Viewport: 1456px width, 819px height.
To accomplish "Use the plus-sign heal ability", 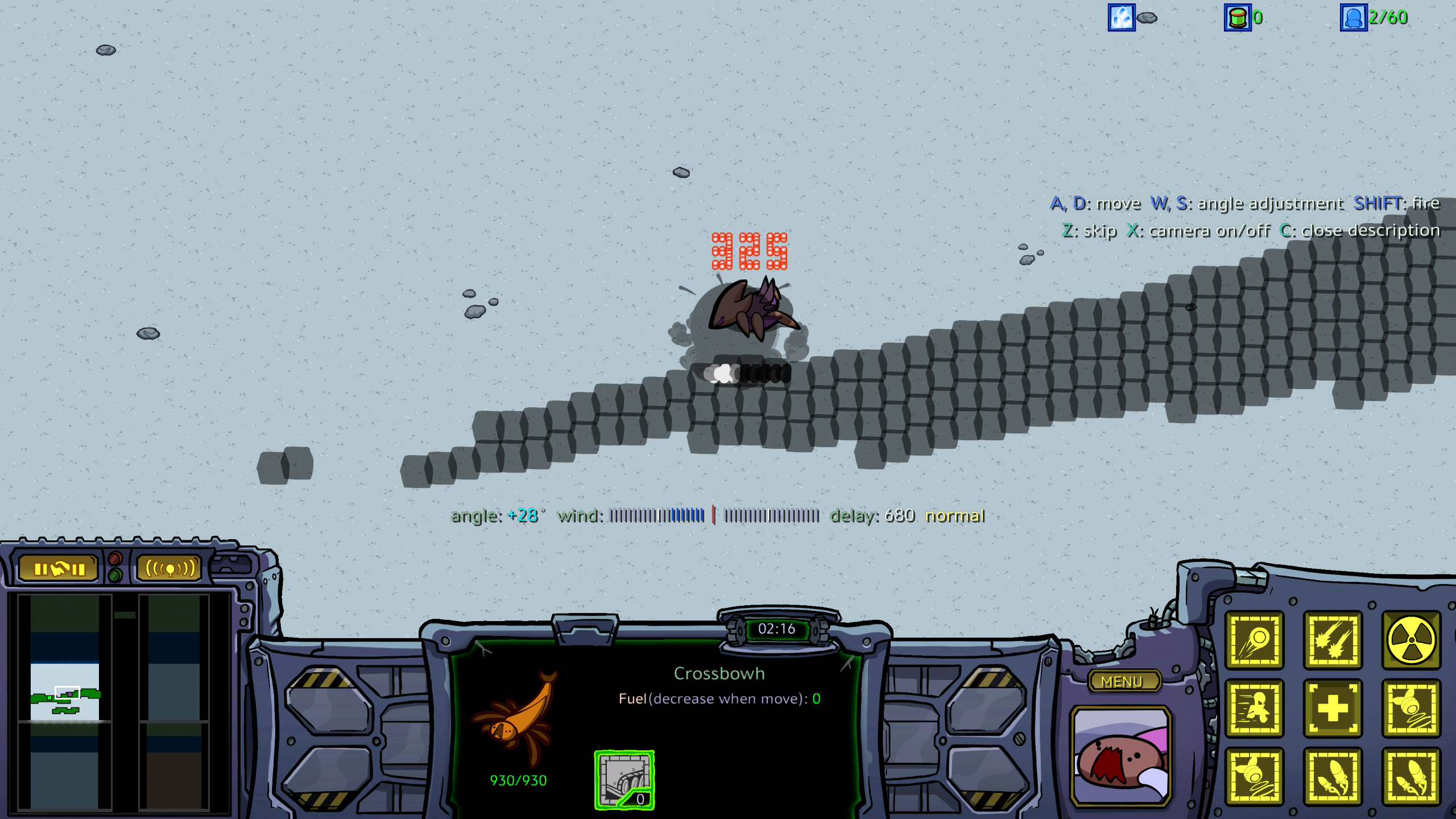I will pyautogui.click(x=1333, y=709).
